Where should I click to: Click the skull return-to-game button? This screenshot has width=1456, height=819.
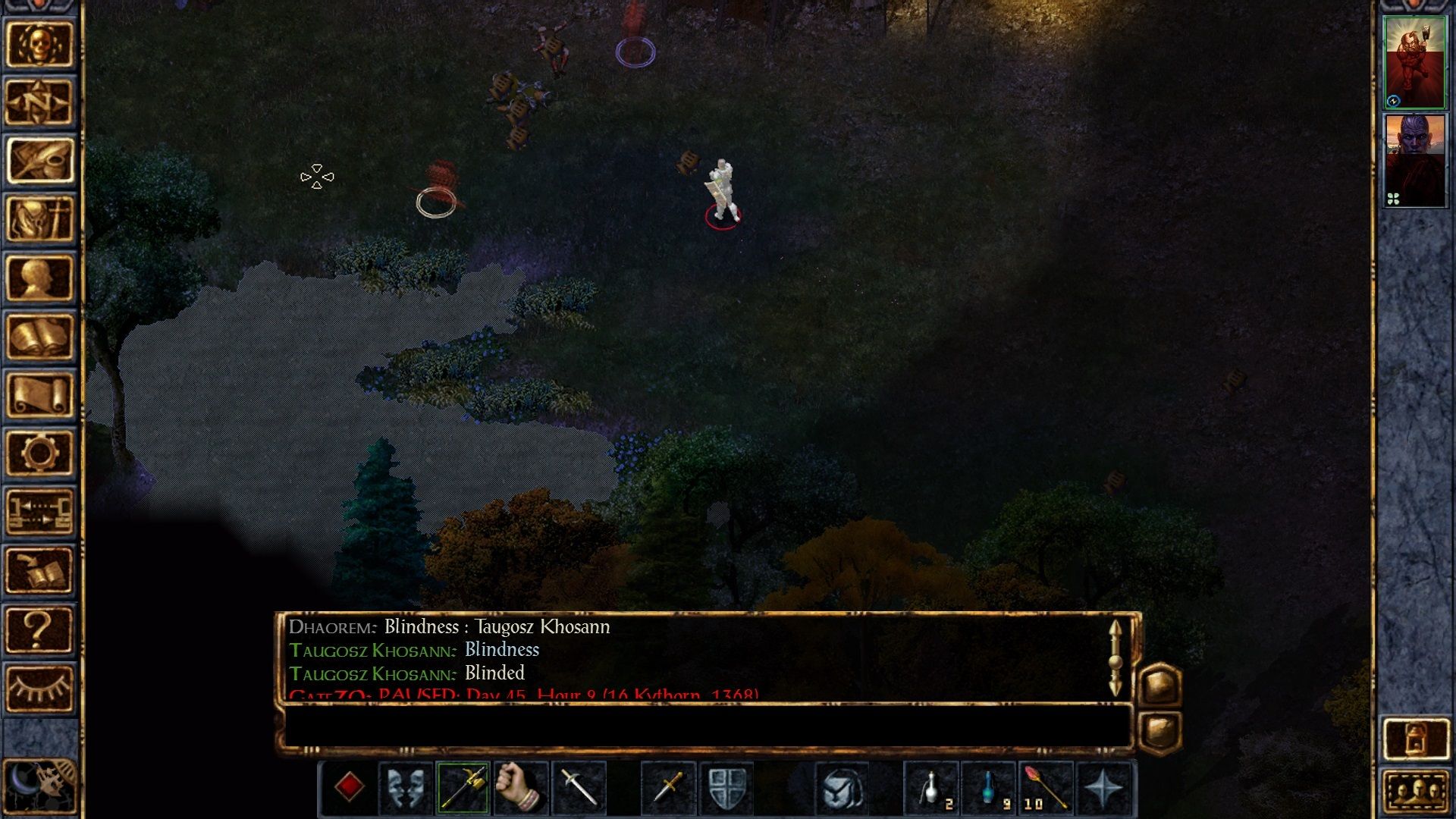[x=39, y=44]
